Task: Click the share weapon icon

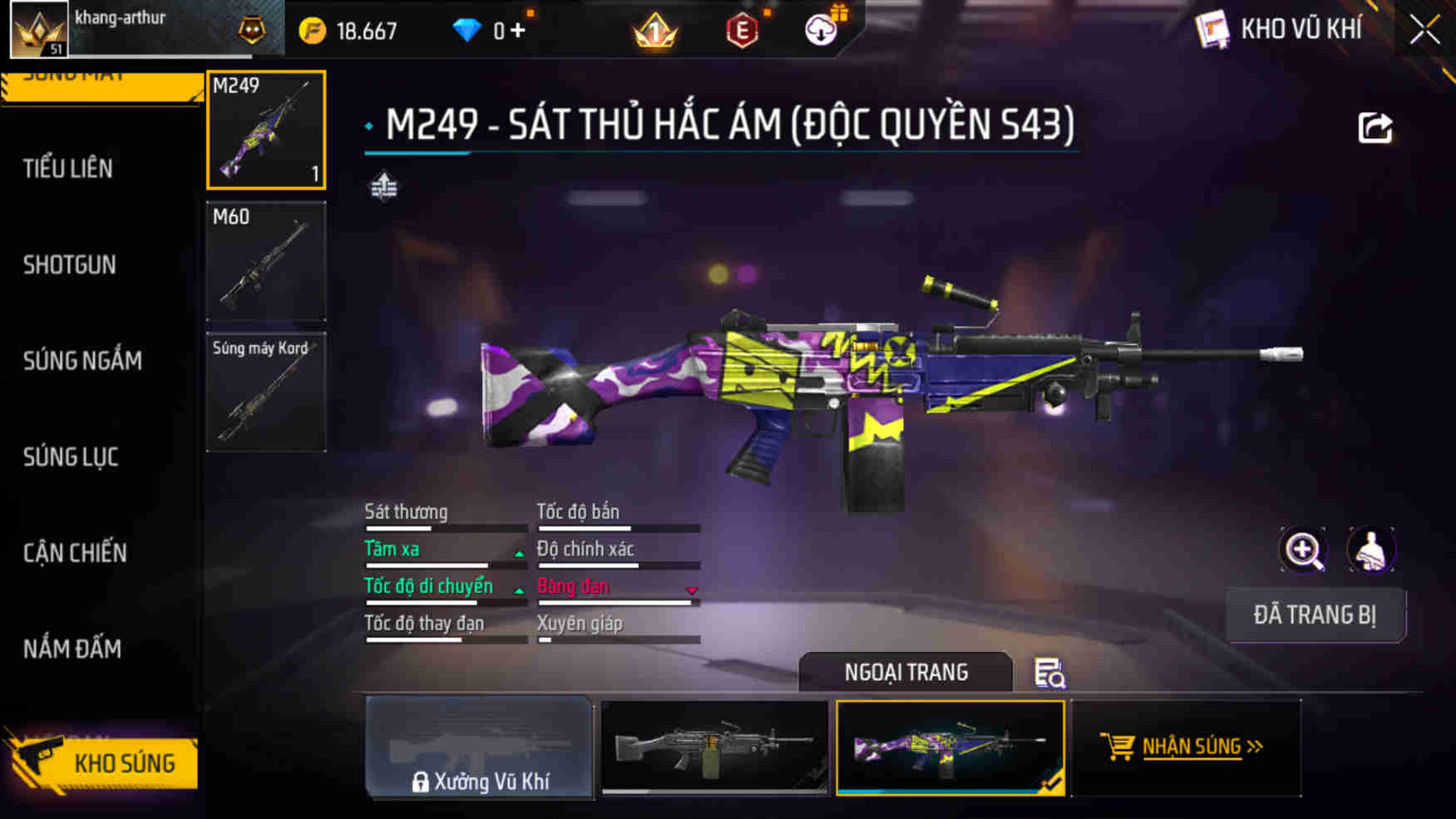Action: 1377,126
